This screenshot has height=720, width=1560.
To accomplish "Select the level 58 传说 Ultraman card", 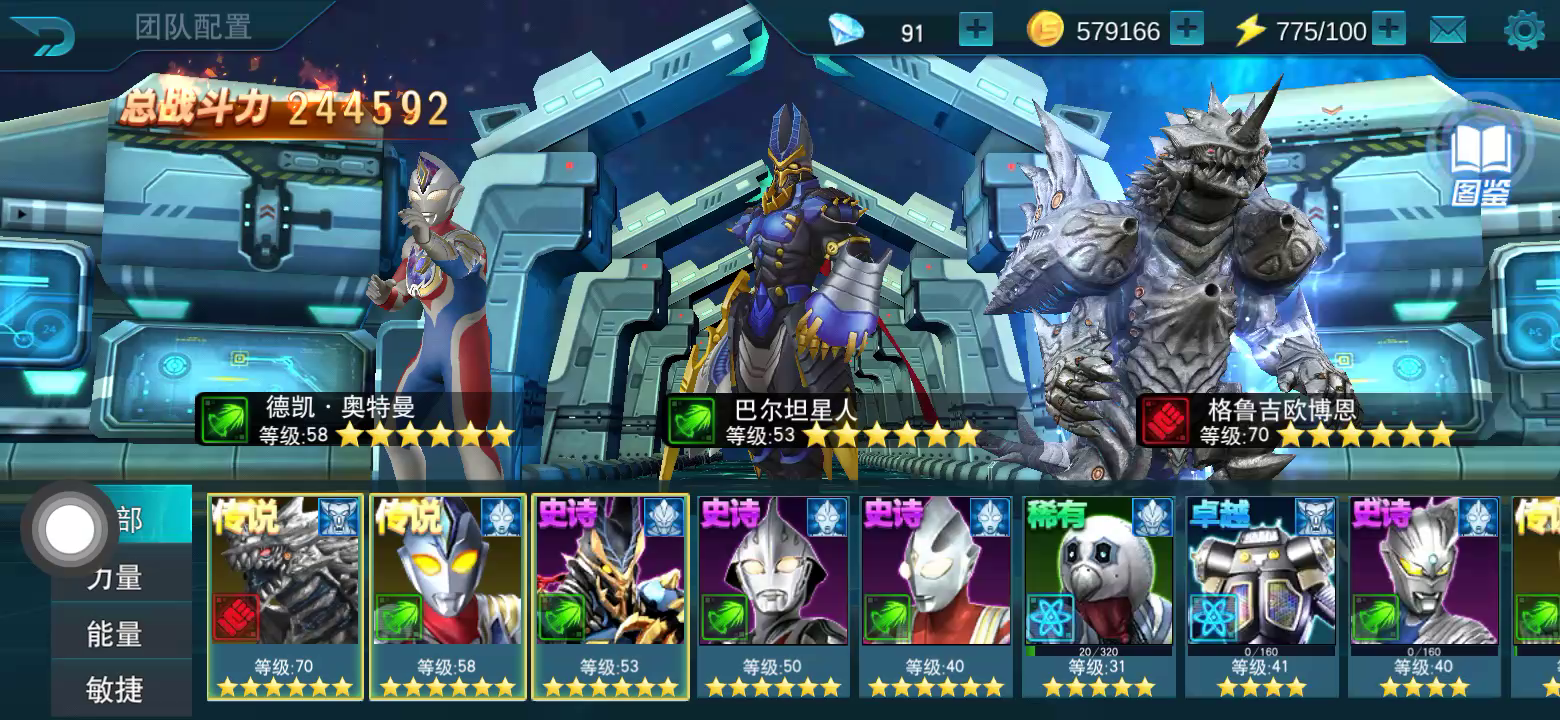I will tap(448, 596).
